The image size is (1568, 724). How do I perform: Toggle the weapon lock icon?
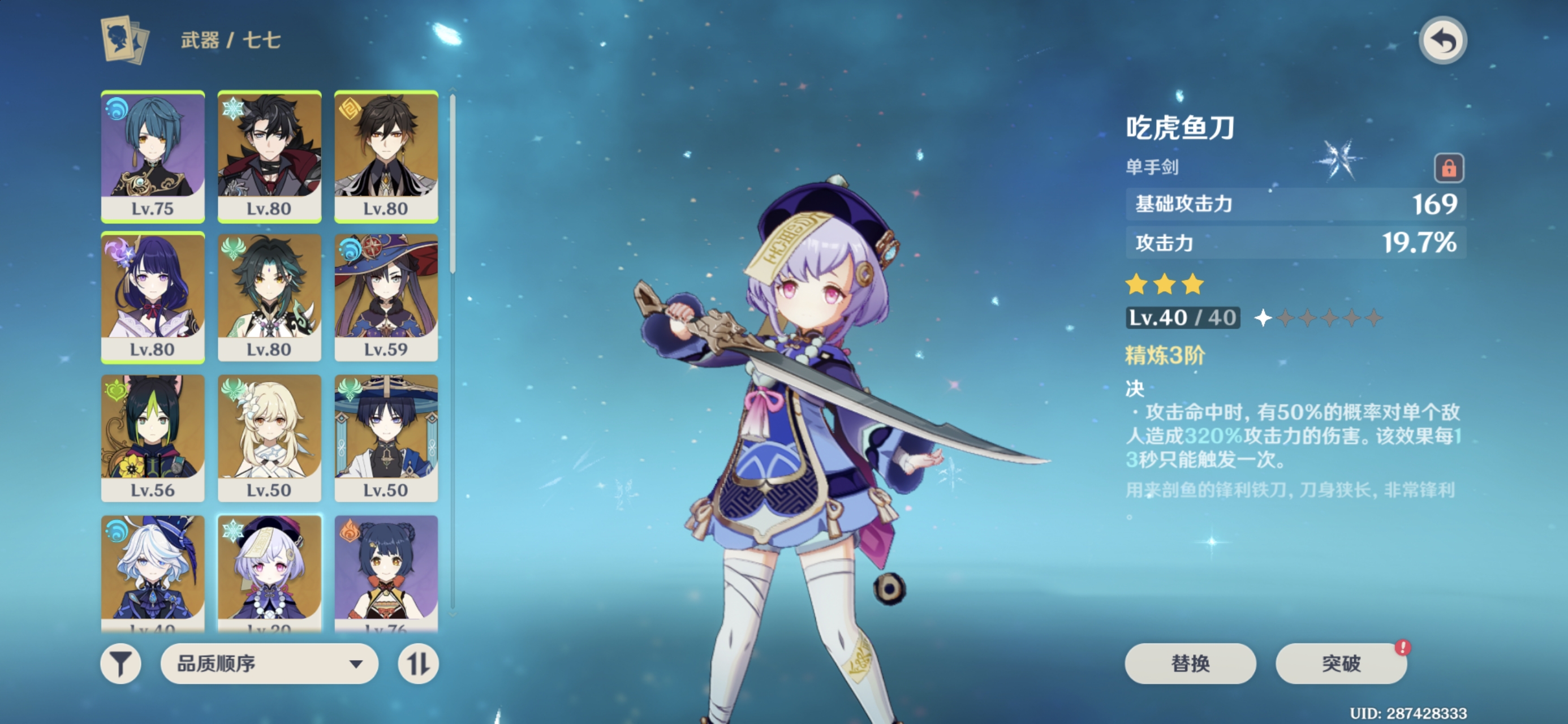point(1448,167)
